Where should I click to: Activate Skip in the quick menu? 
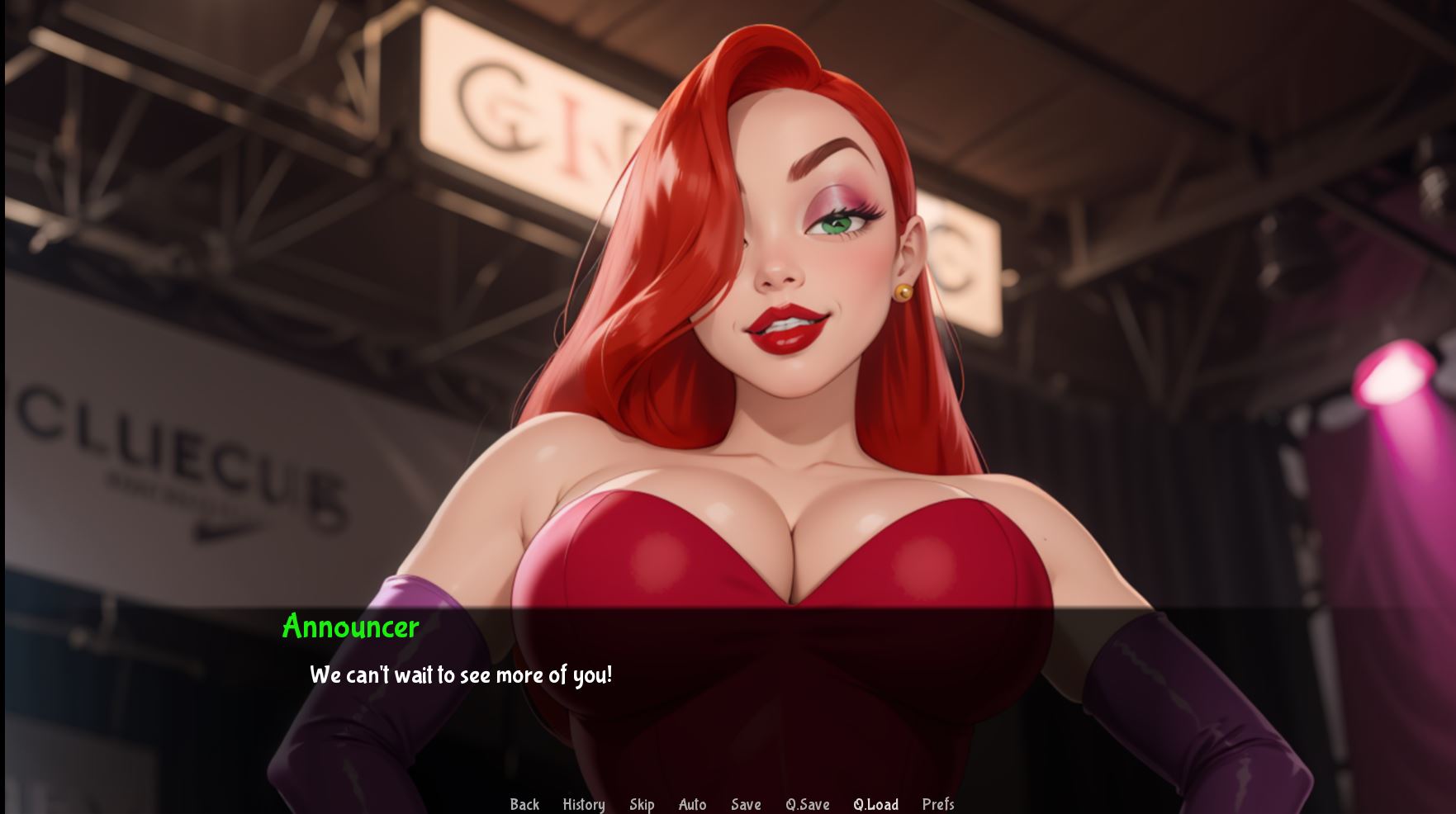tap(642, 804)
